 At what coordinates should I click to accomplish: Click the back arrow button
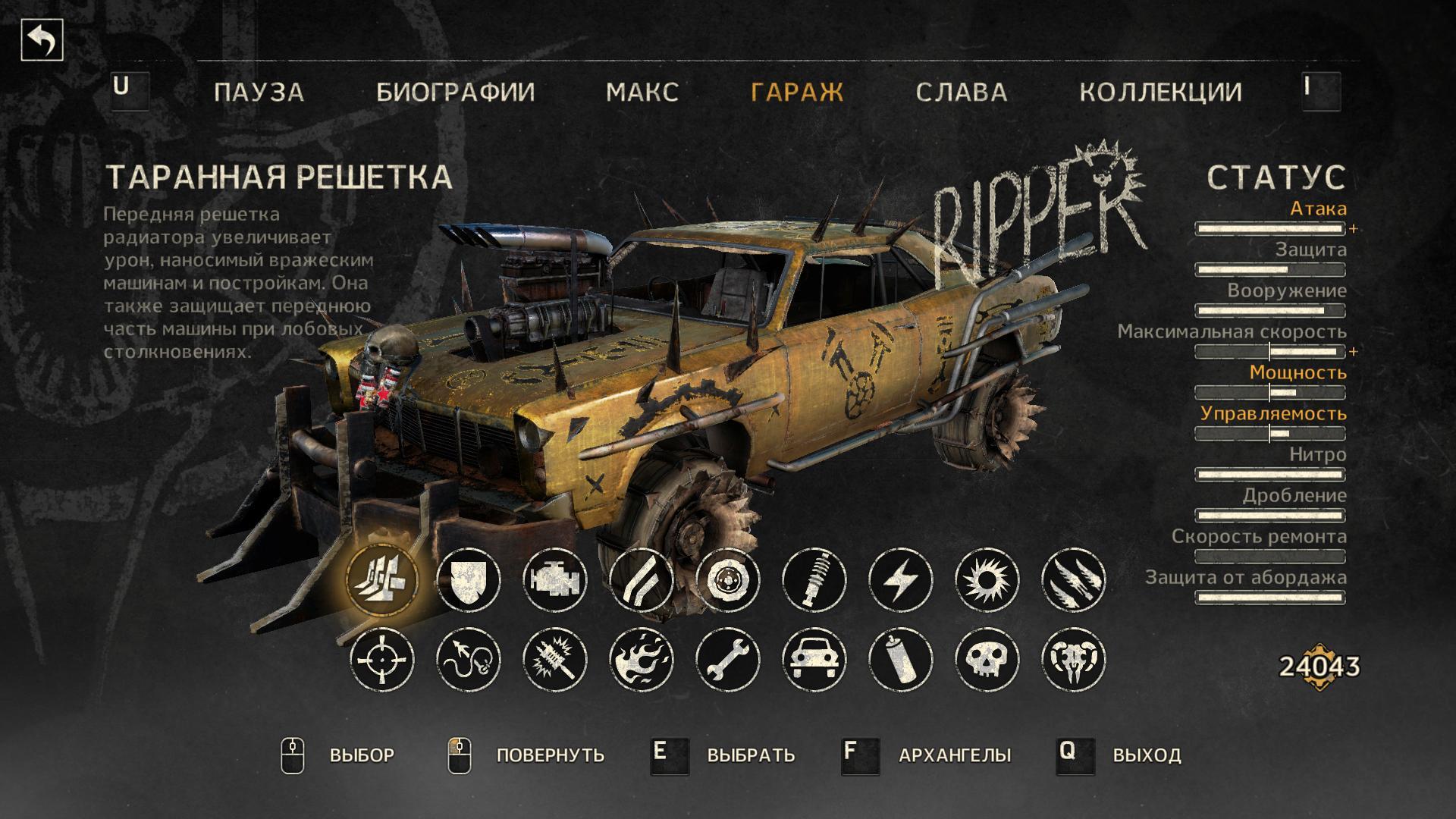[42, 41]
